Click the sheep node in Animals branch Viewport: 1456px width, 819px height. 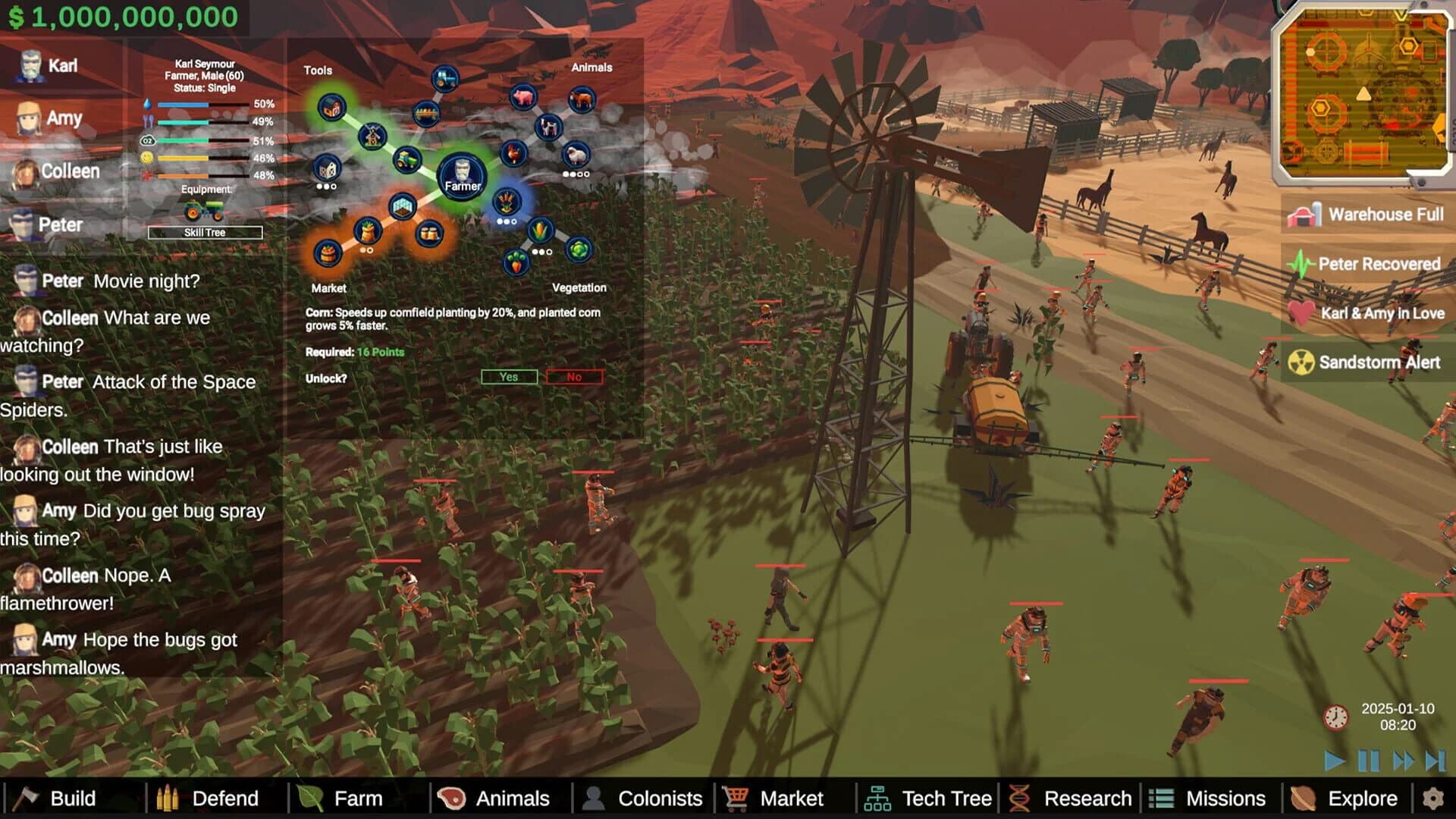pyautogui.click(x=576, y=155)
